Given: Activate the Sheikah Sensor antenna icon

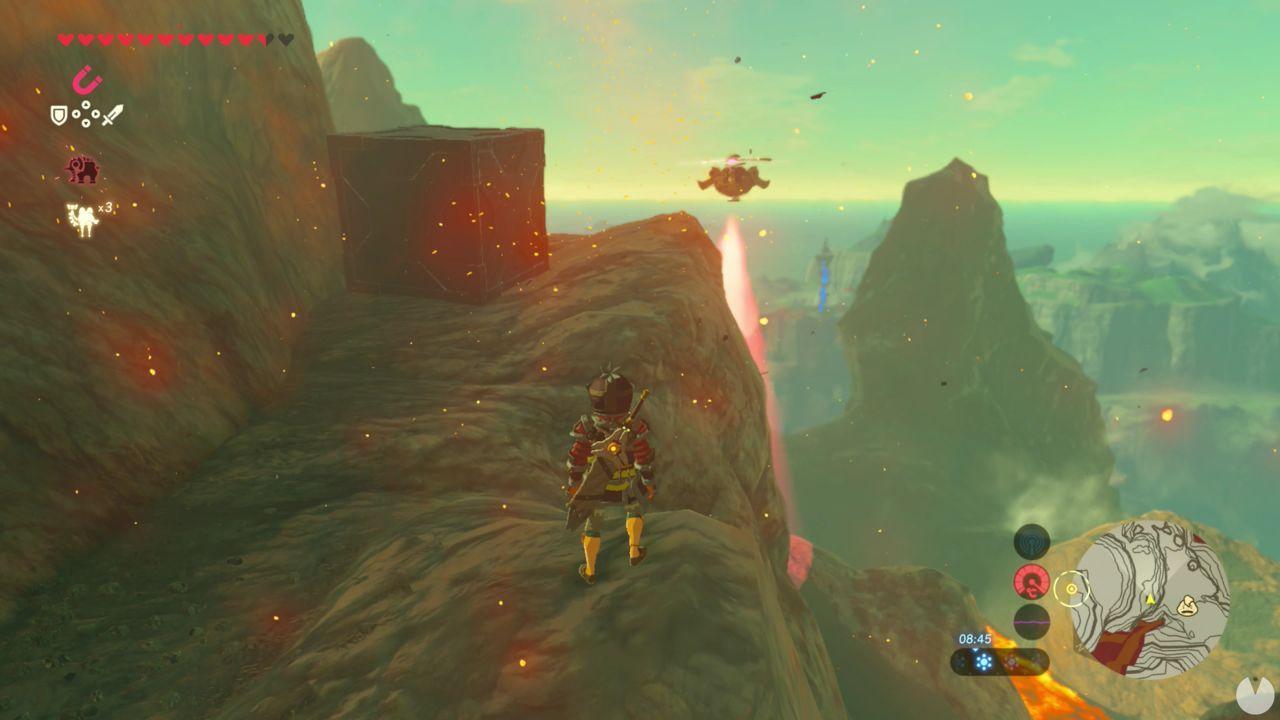Looking at the screenshot, I should click(x=1031, y=539).
